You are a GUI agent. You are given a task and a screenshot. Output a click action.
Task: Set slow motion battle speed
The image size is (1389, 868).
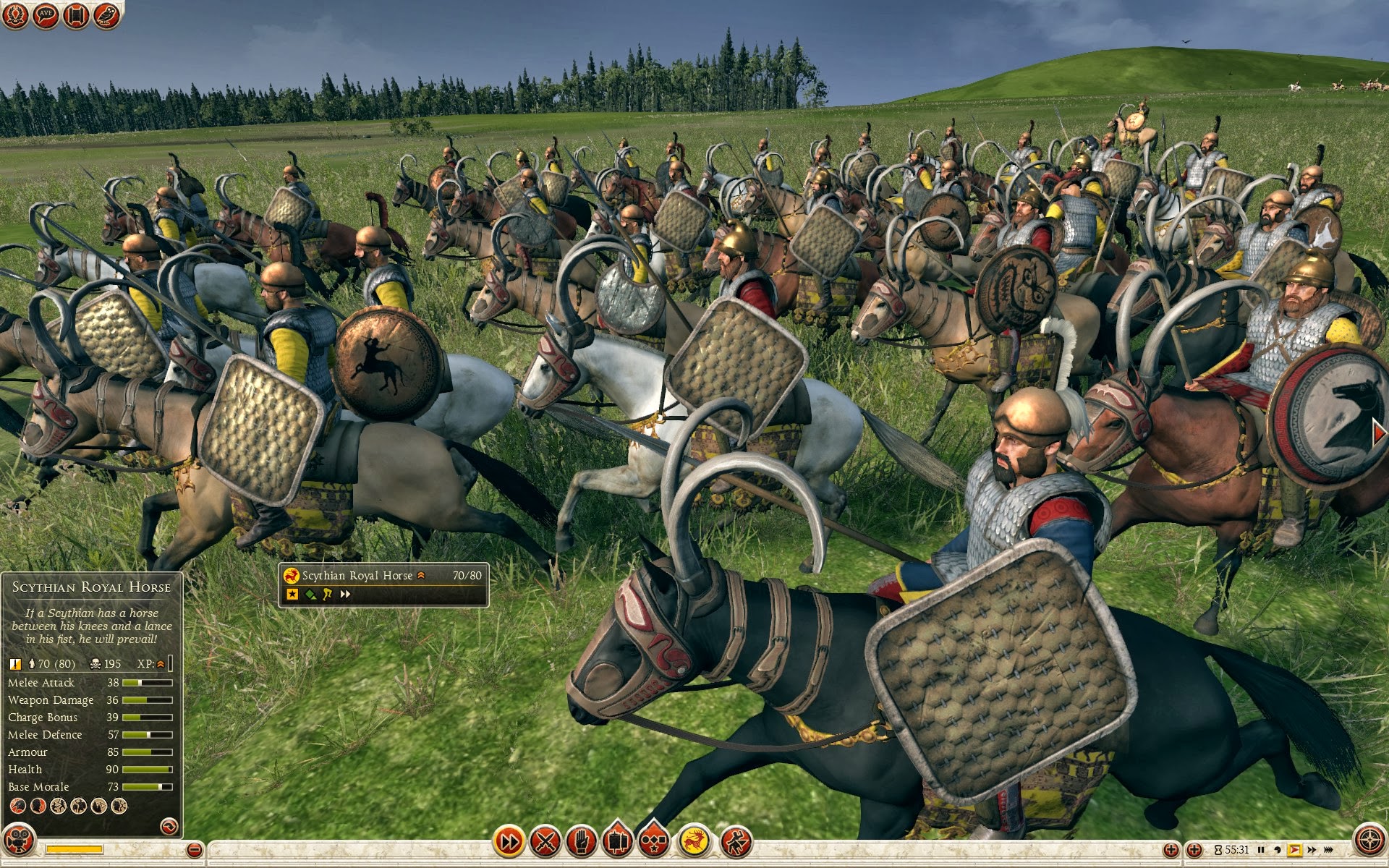point(1278,850)
